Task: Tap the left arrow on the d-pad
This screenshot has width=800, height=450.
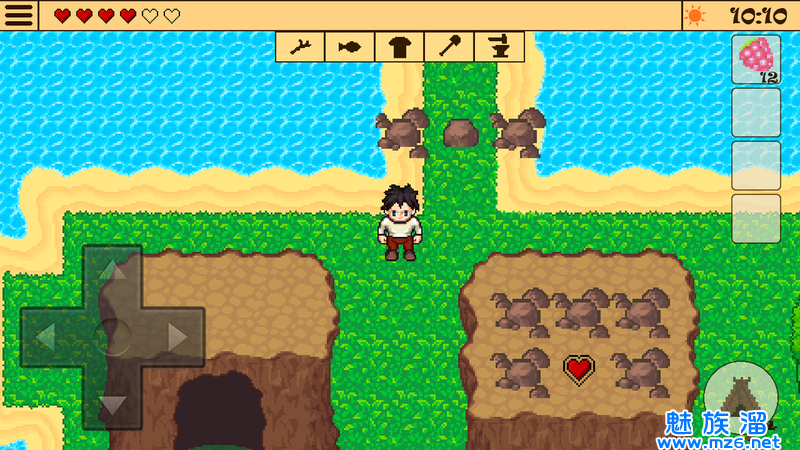Action: pos(46,337)
